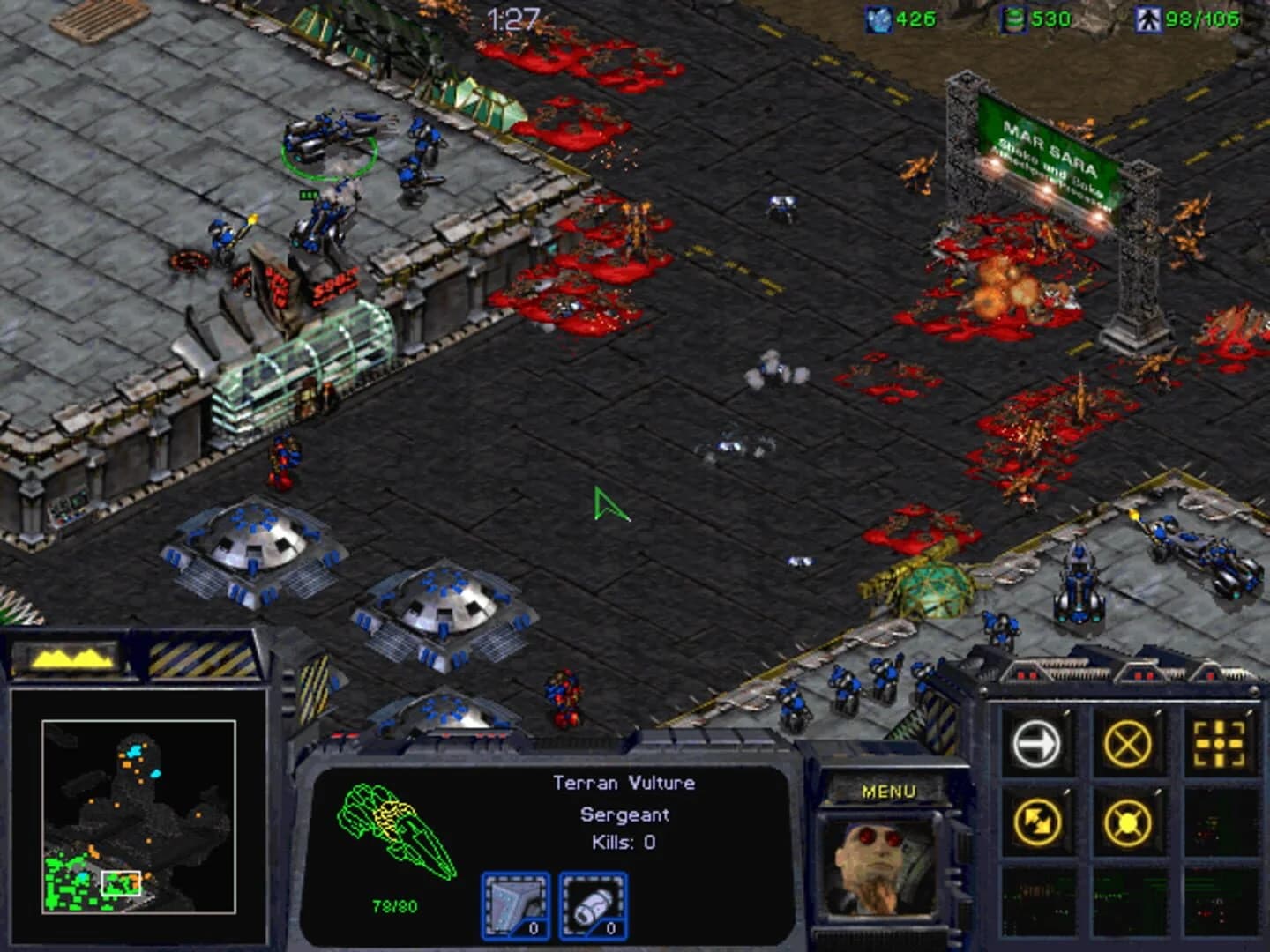1270x952 pixels.
Task: Click the 79/80 hit points readout
Action: point(392,904)
